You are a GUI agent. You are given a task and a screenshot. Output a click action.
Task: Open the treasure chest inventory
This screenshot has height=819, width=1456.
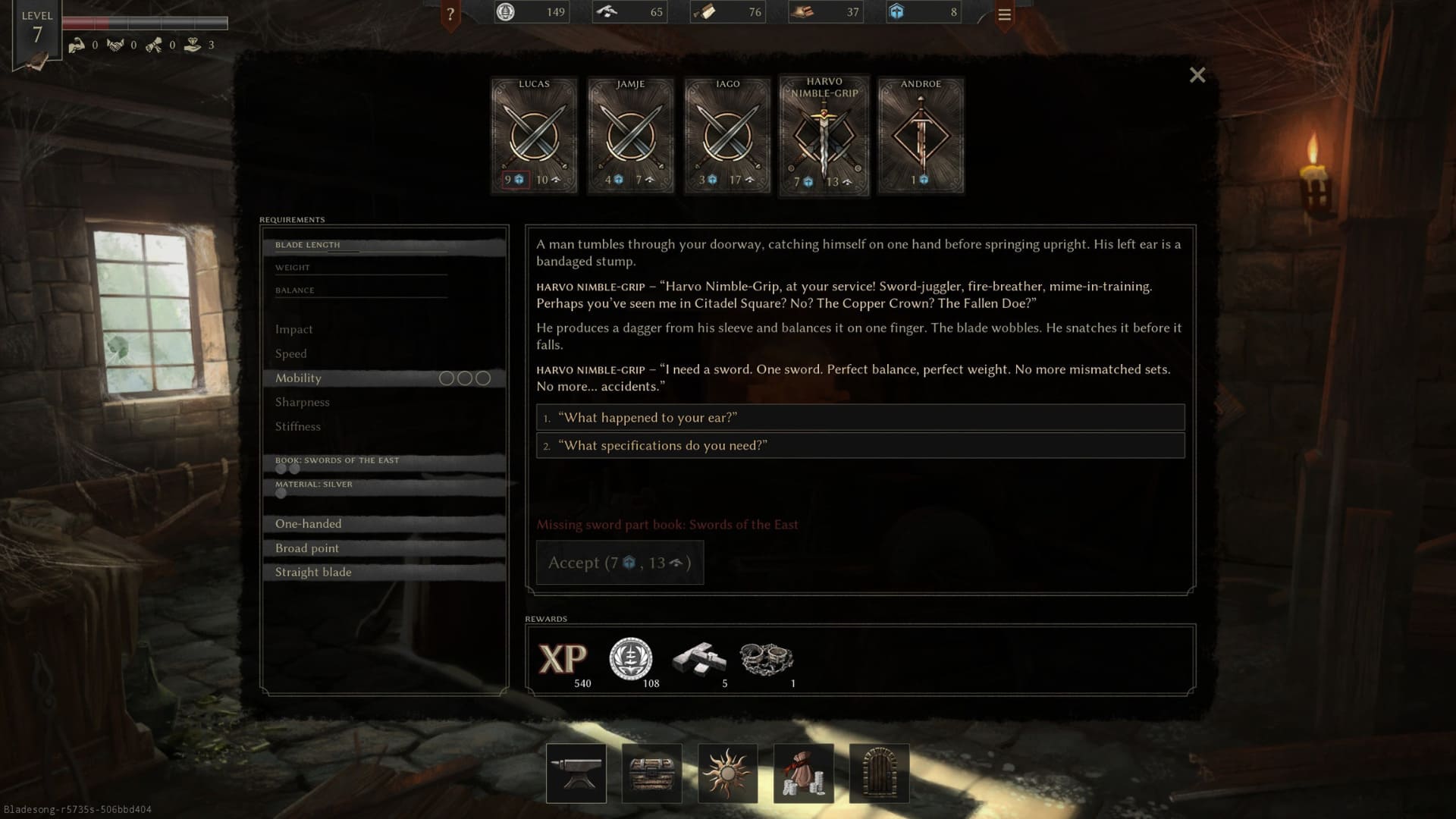point(652,773)
